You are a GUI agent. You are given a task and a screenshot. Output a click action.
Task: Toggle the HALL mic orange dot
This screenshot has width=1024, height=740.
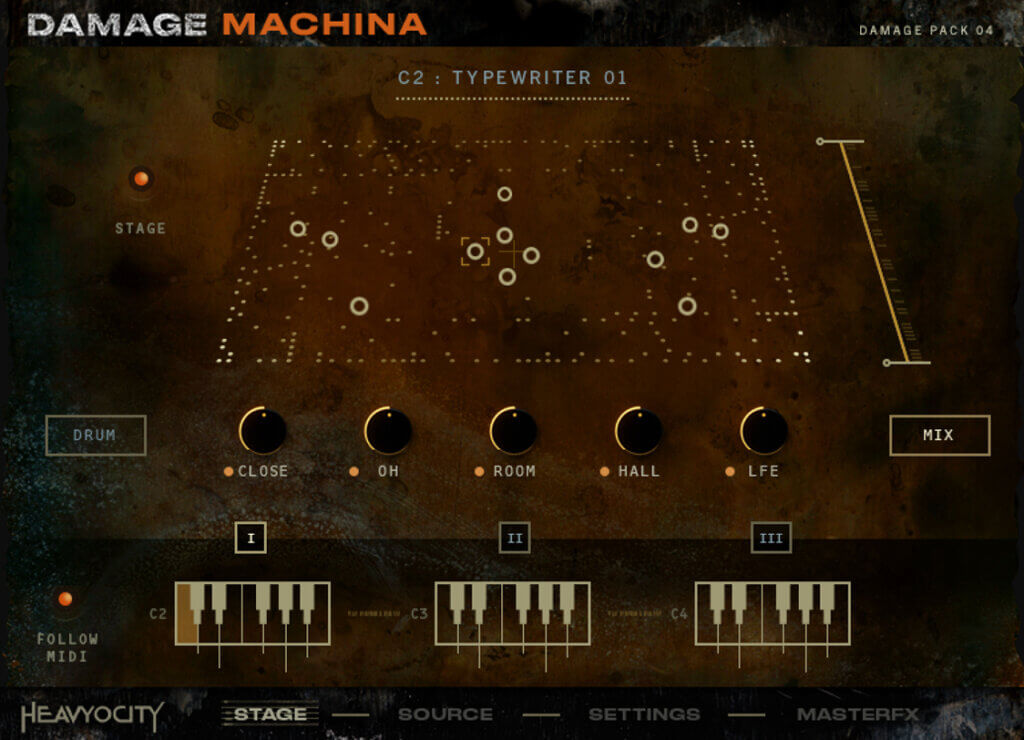[604, 471]
